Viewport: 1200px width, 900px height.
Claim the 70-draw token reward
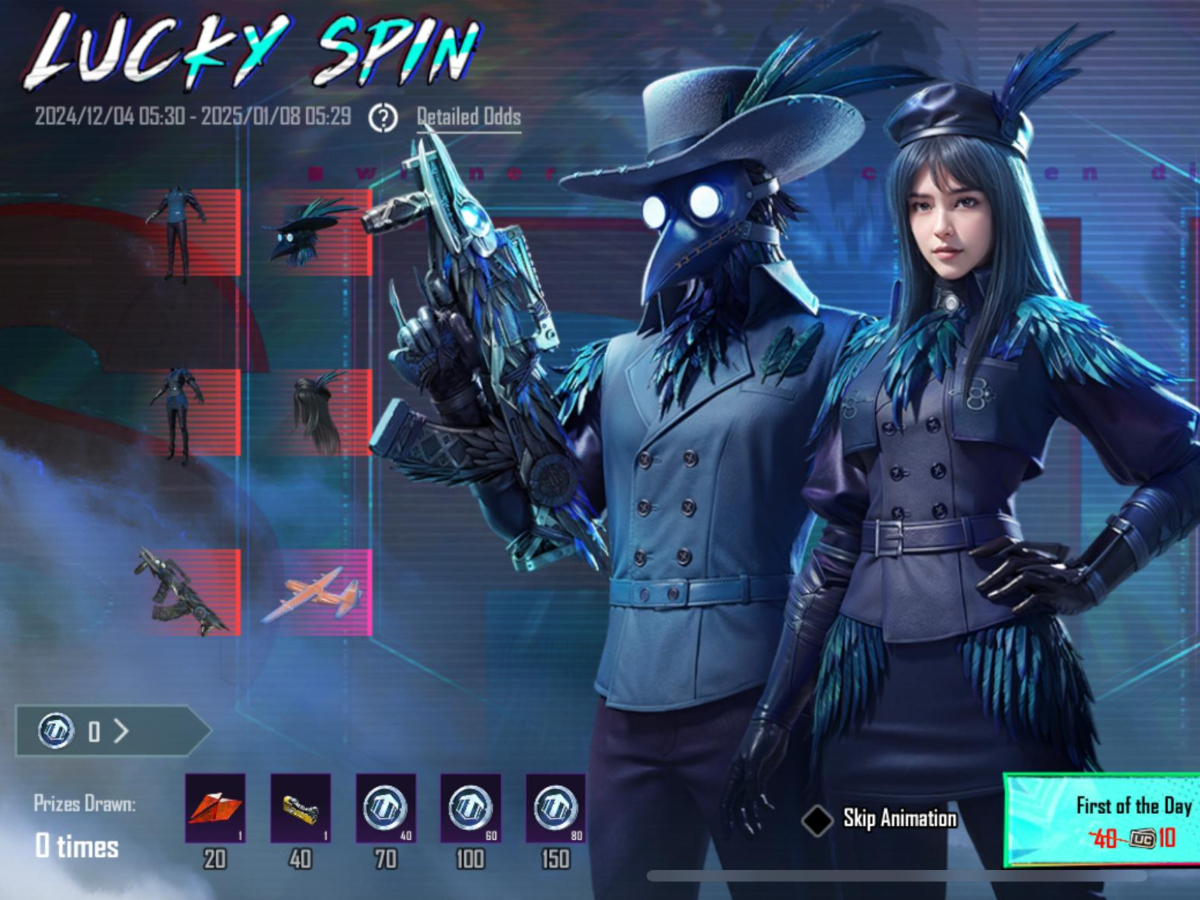pyautogui.click(x=385, y=807)
